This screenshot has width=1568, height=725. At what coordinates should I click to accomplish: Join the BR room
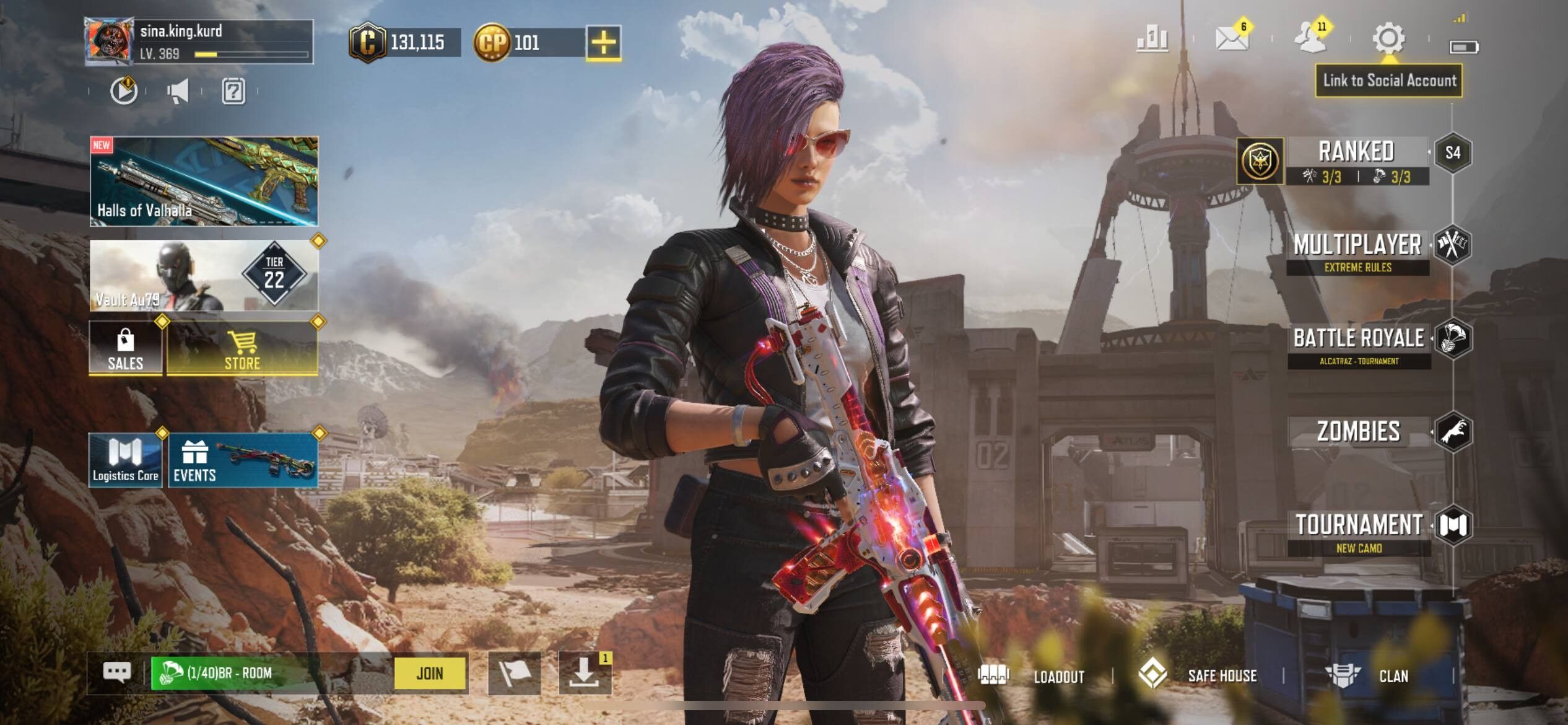(x=430, y=674)
